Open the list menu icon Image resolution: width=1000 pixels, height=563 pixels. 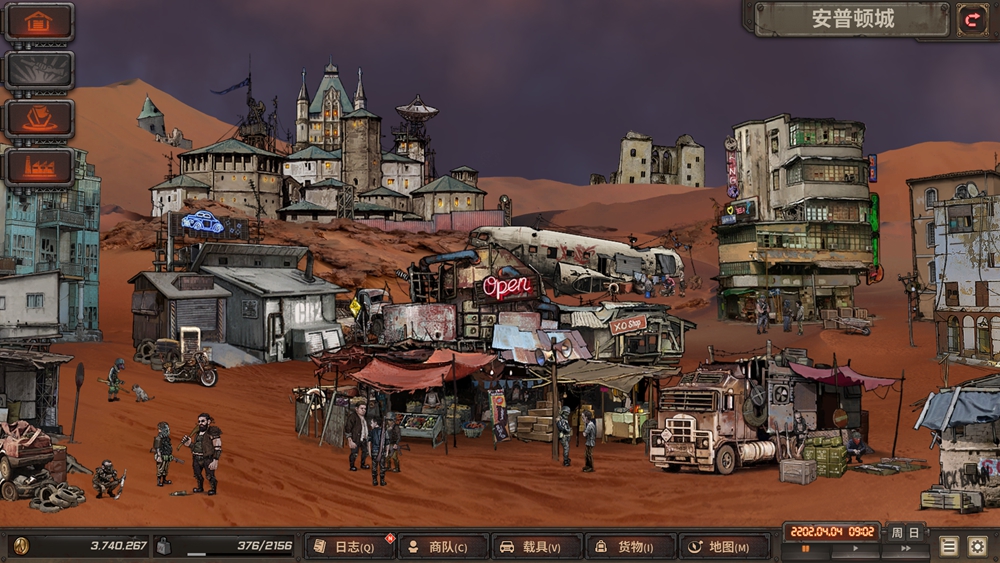(949, 546)
